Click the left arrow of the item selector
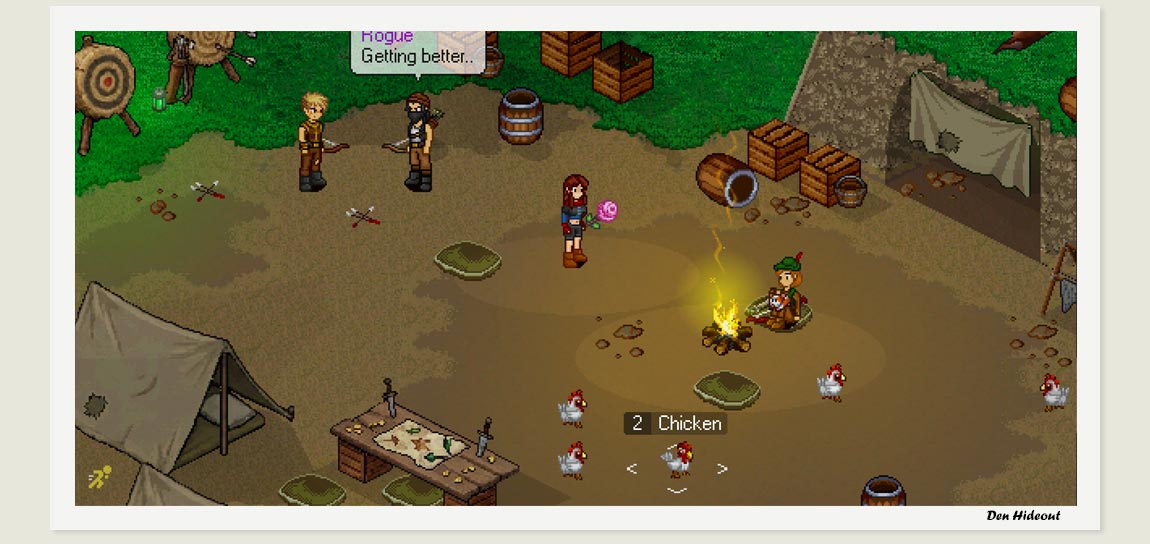This screenshot has width=1150, height=544. coord(631,468)
